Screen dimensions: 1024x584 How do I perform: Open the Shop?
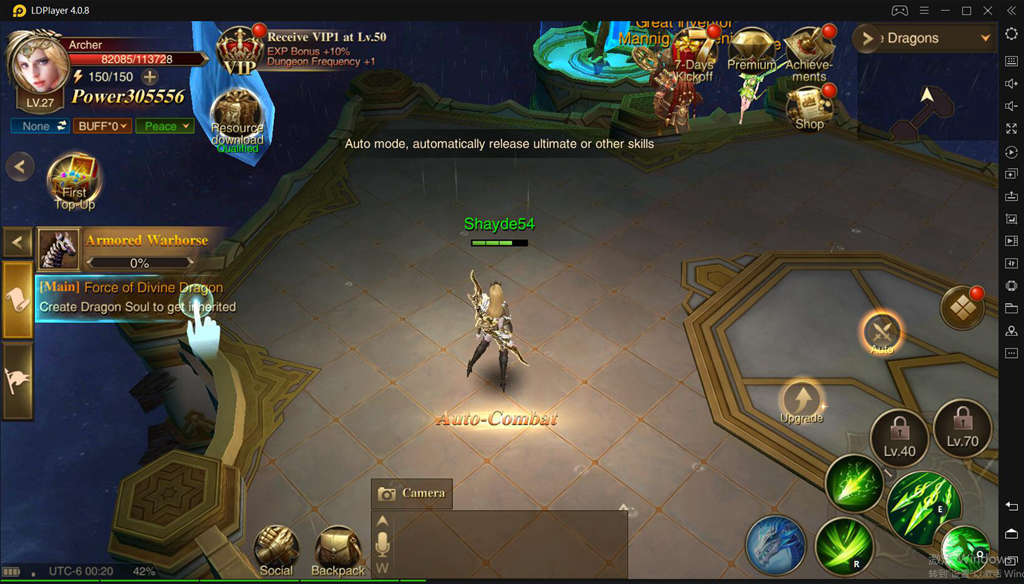(x=810, y=106)
